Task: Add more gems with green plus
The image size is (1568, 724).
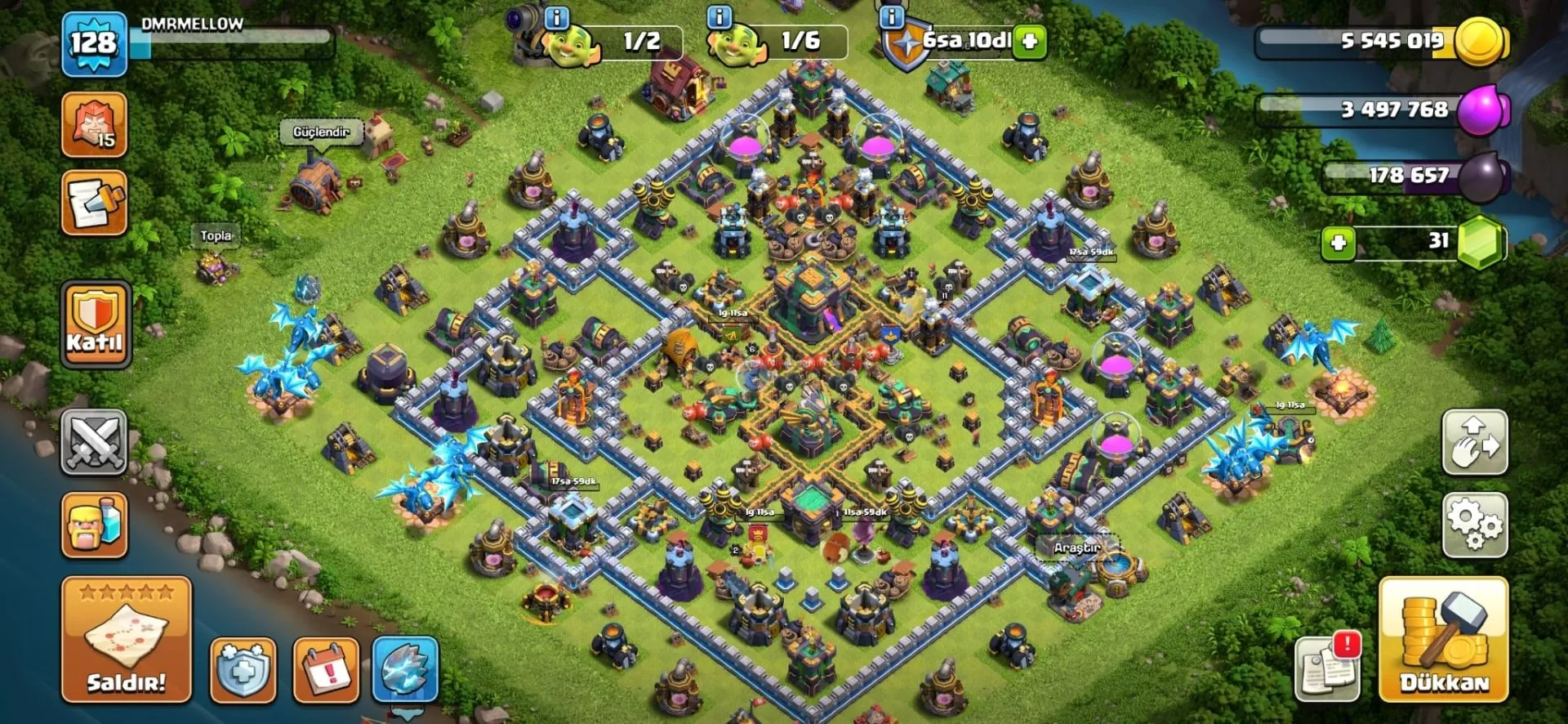Action: pos(1338,243)
